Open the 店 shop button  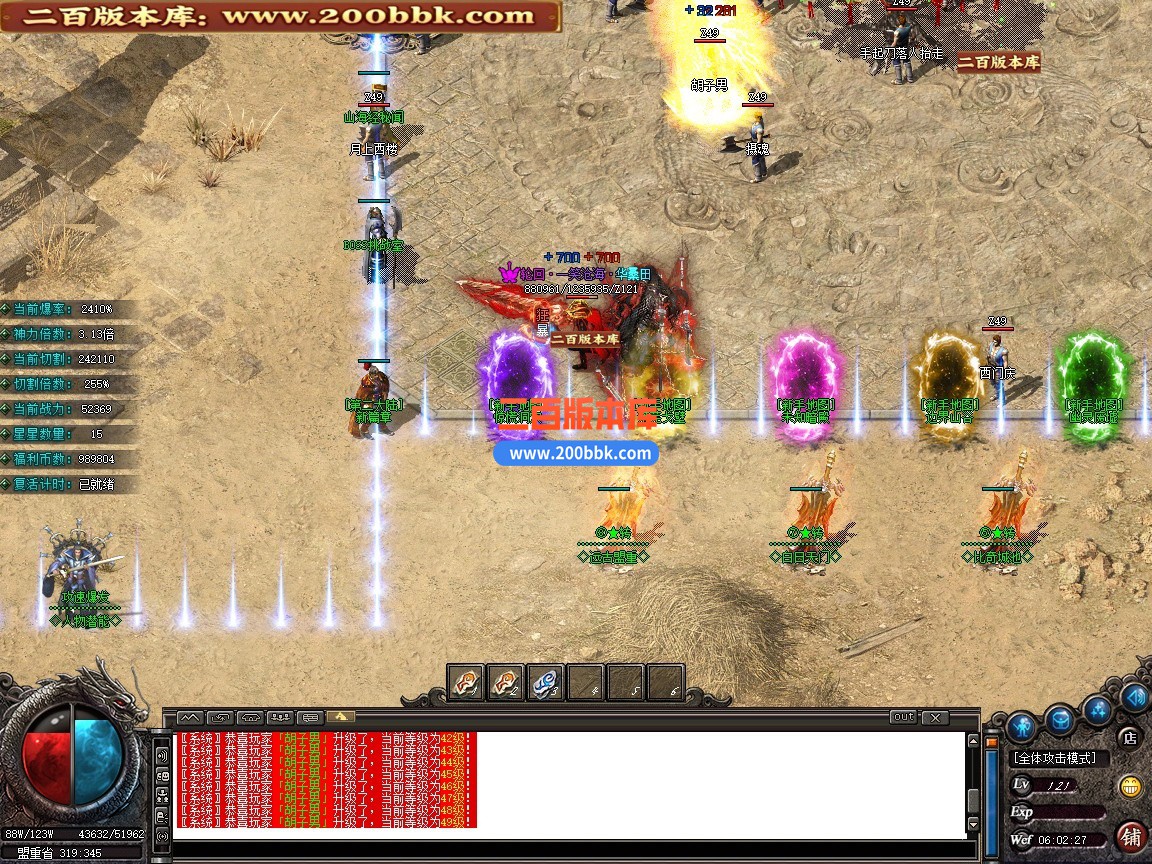[x=1129, y=738]
